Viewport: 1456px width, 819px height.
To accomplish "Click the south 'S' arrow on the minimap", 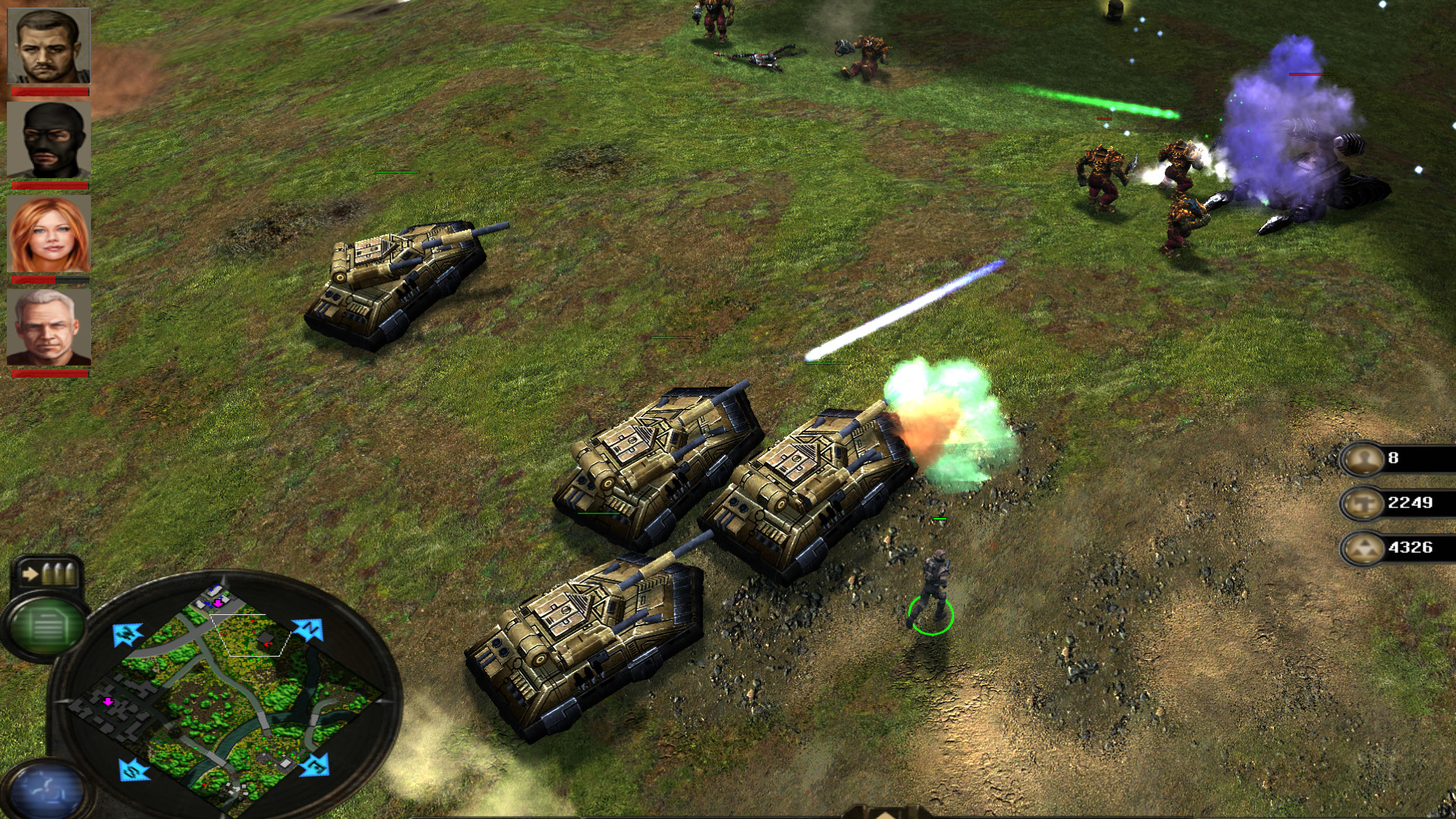I will (130, 770).
